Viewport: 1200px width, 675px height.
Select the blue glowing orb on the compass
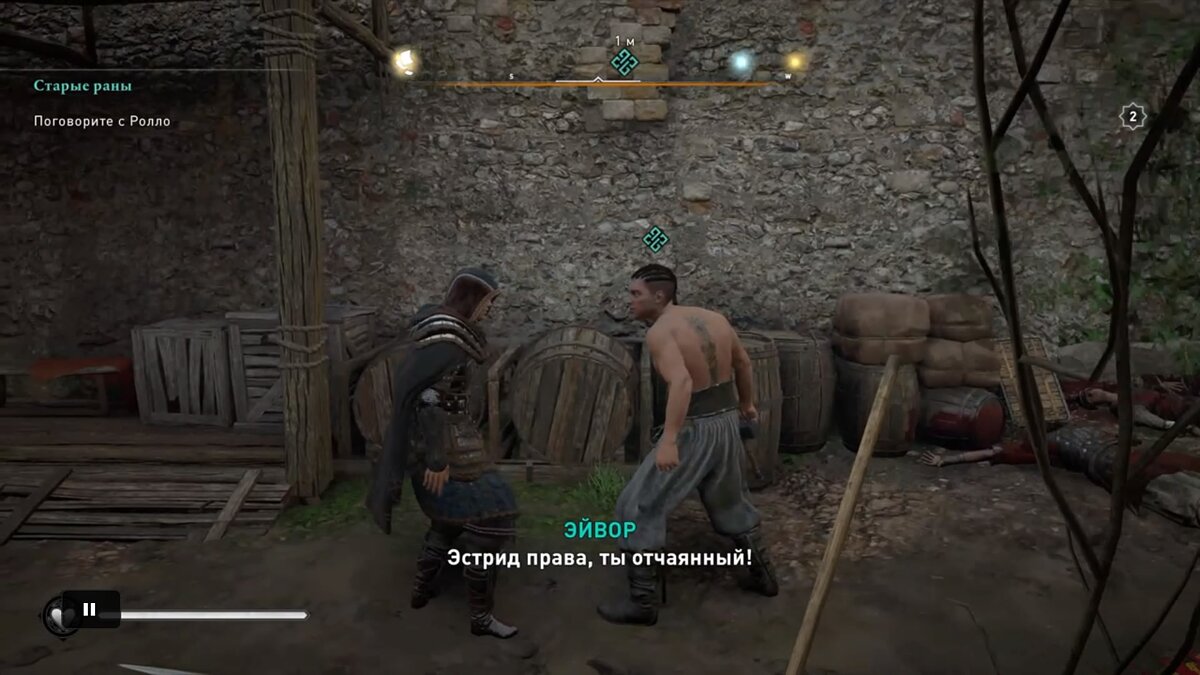740,63
